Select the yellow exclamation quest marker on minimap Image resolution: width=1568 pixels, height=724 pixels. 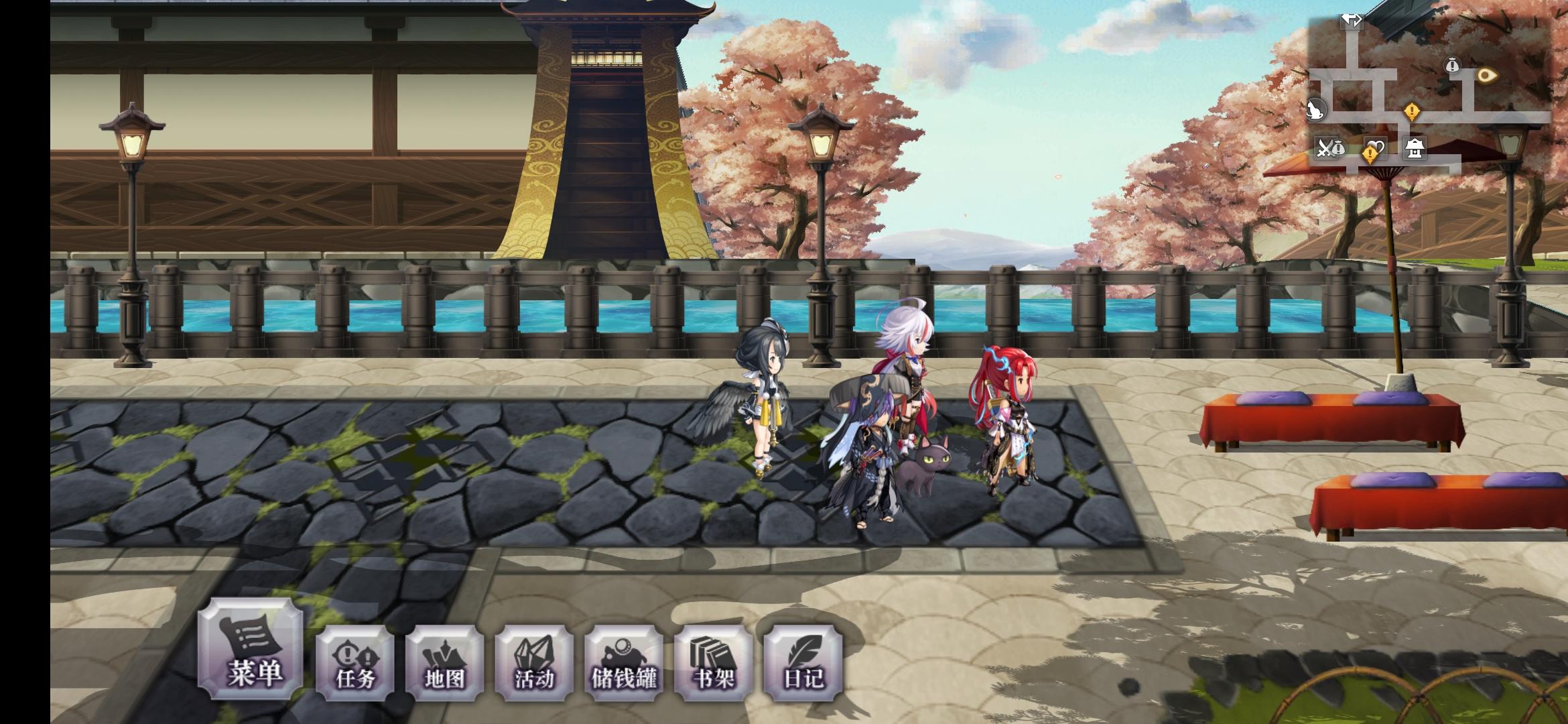[1412, 112]
